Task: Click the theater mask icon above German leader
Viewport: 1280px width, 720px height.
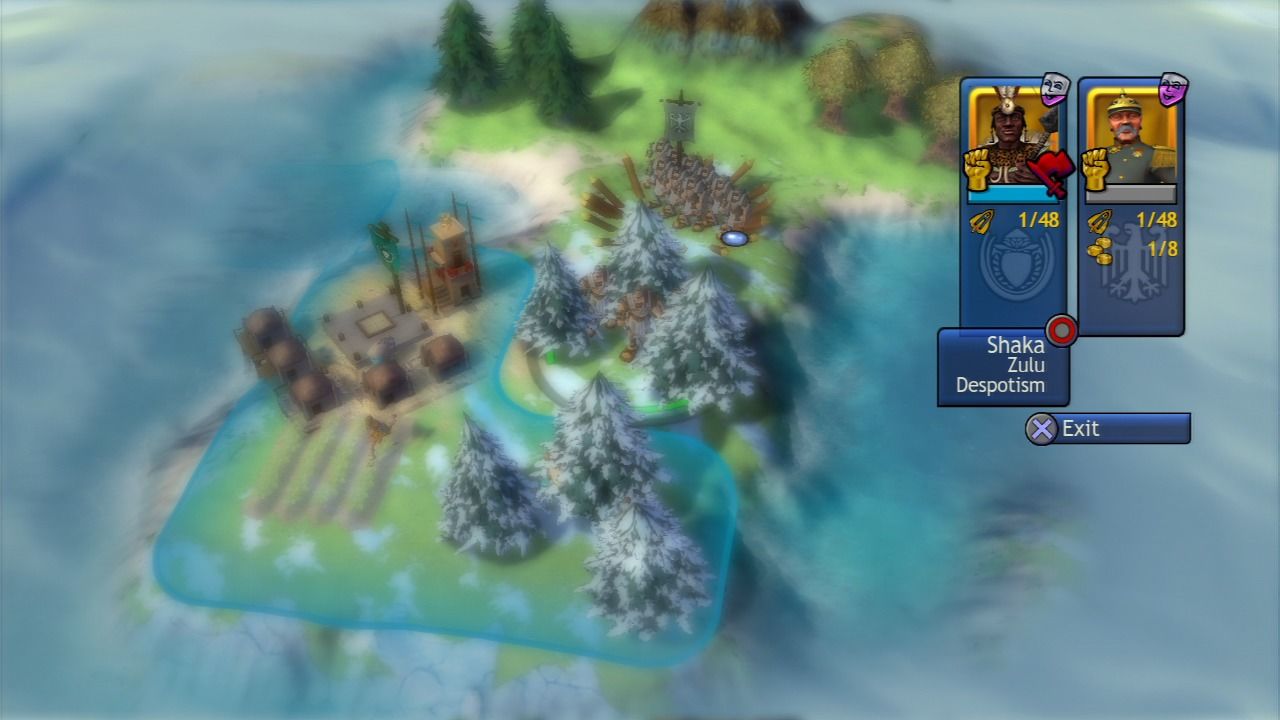Action: tap(1172, 89)
